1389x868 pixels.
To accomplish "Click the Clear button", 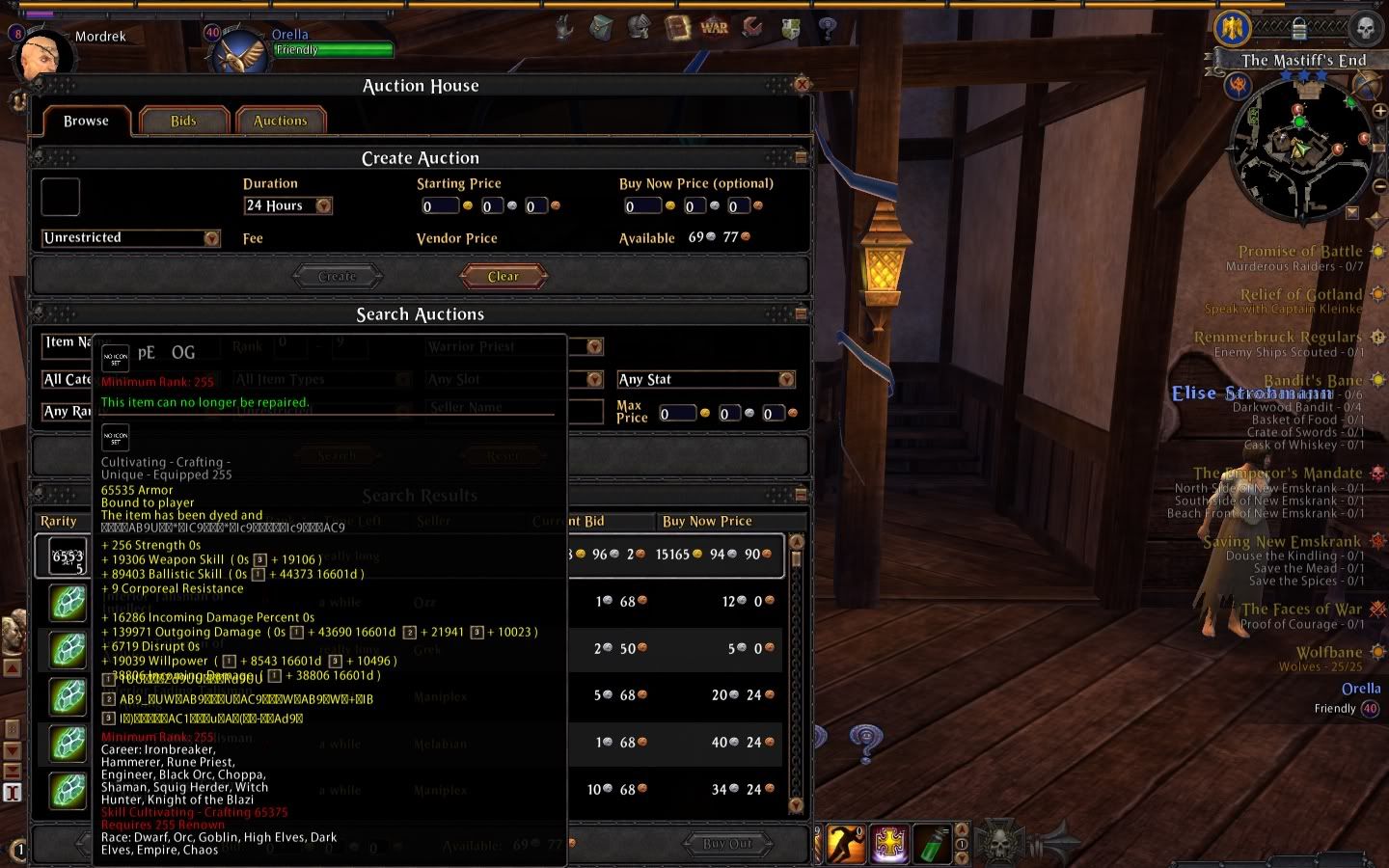I will 503,277.
